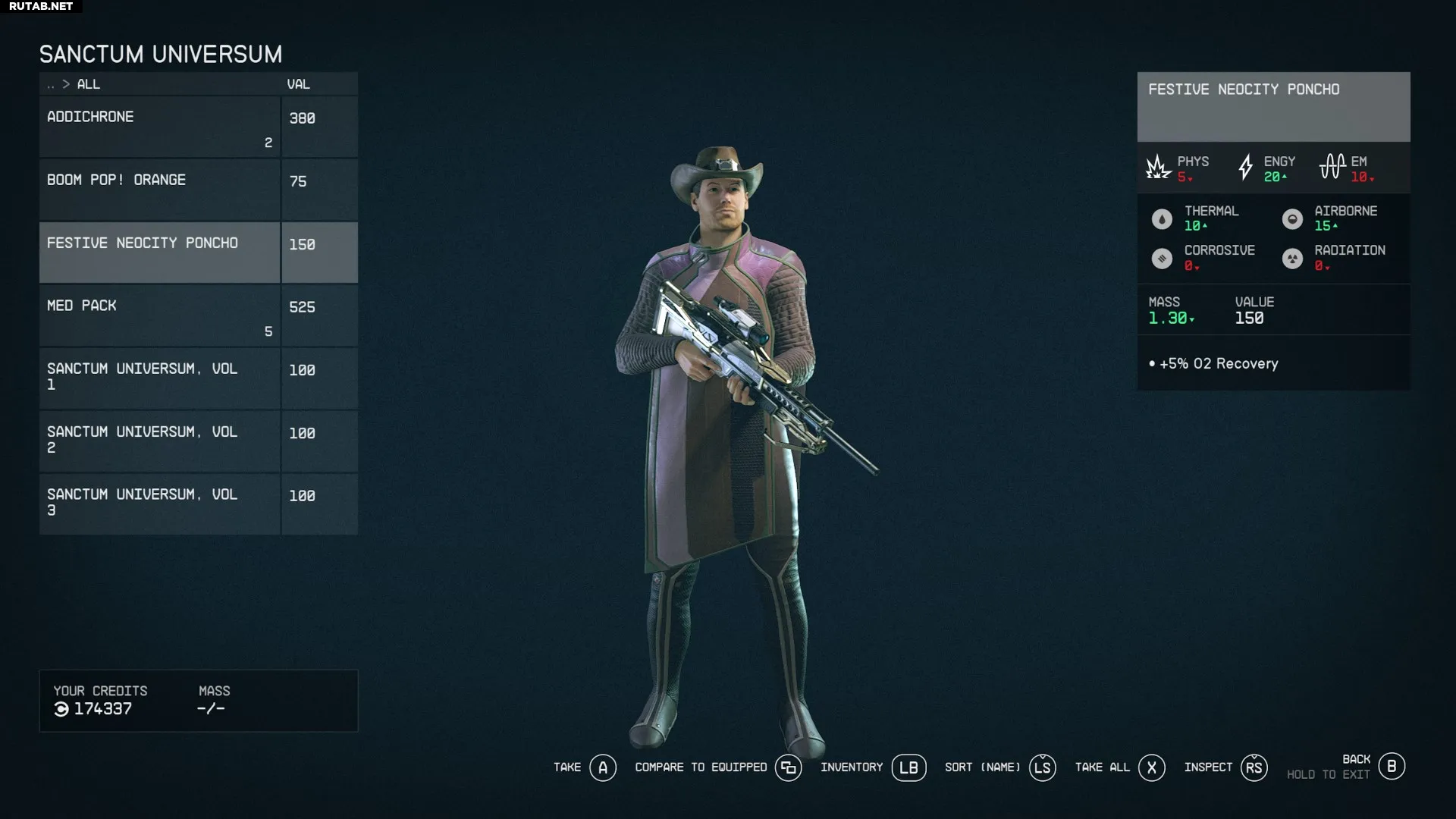Select the Addichrone item row
1456x819 pixels.
159,127
